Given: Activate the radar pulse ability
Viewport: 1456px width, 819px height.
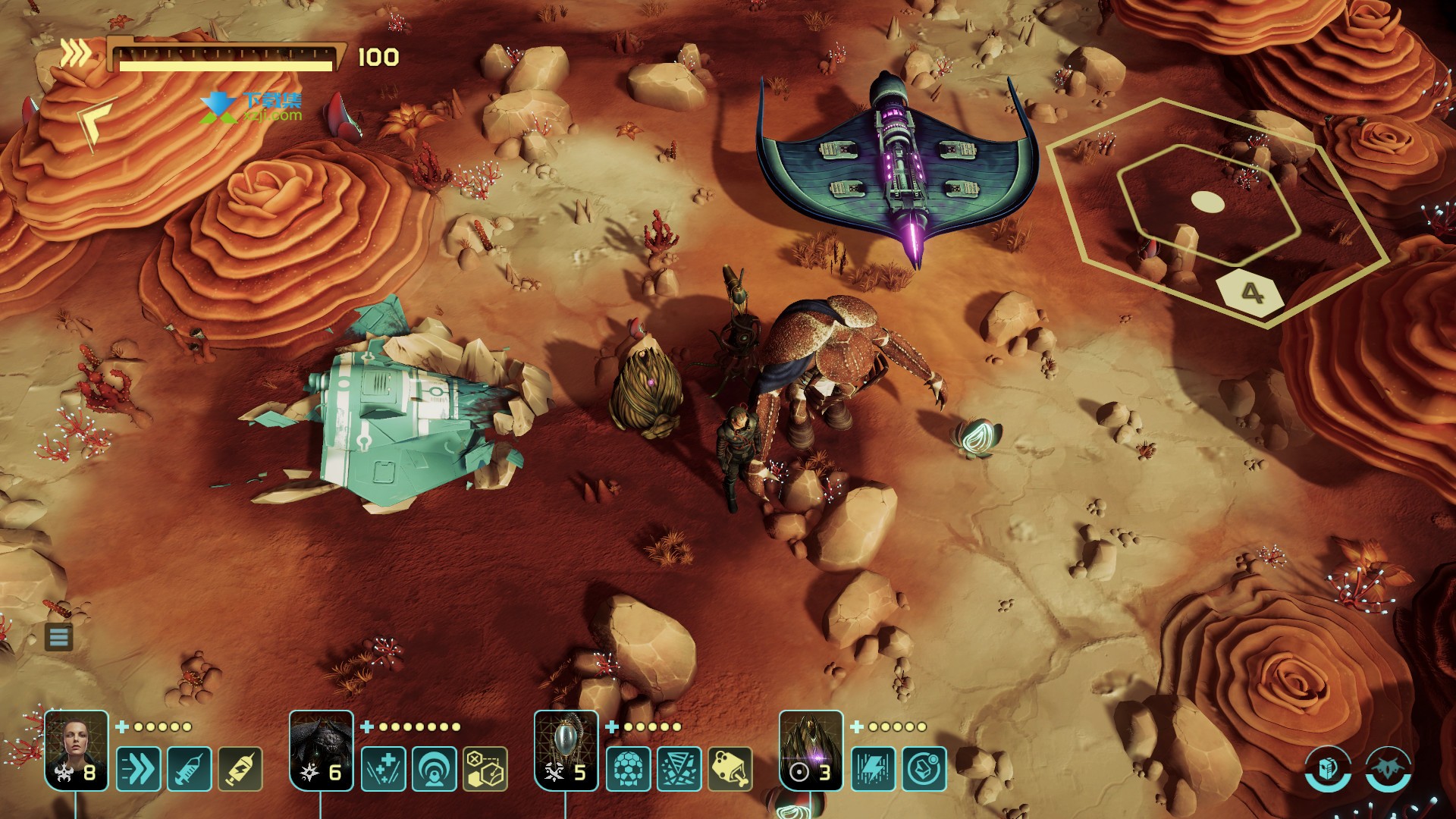Looking at the screenshot, I should [435, 769].
